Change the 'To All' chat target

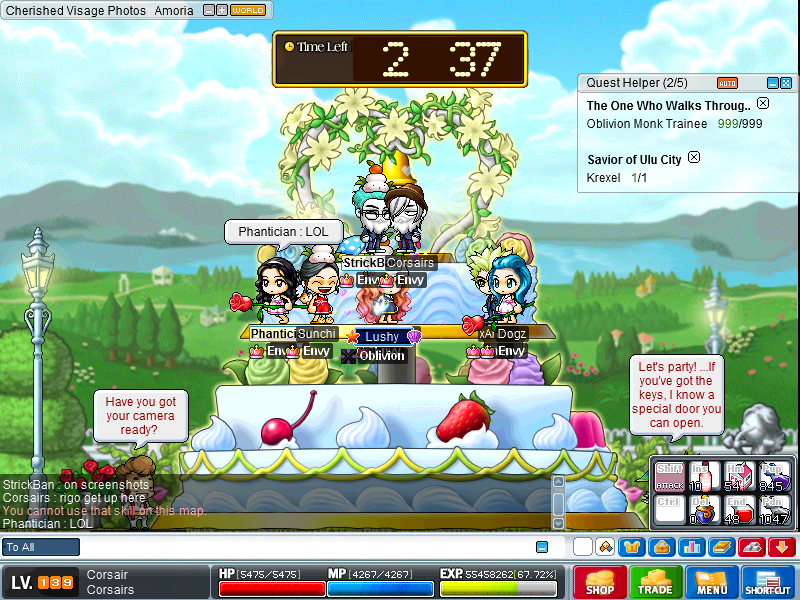[x=41, y=547]
